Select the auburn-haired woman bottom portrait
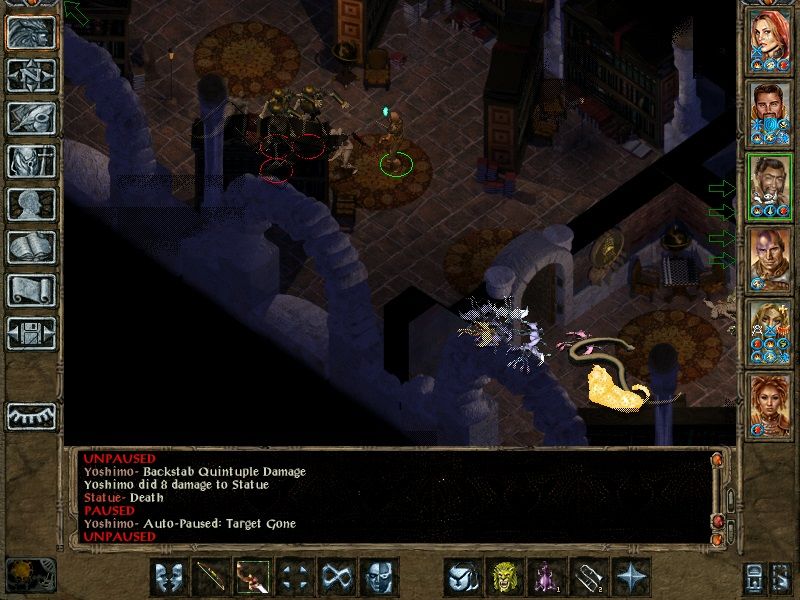The image size is (800, 600). click(770, 406)
